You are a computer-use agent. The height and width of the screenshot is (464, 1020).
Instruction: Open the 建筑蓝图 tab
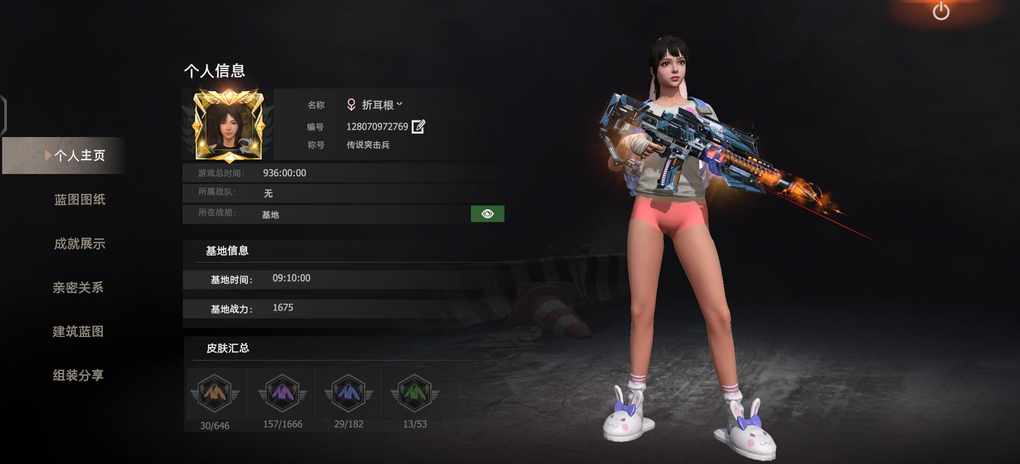tap(79, 332)
